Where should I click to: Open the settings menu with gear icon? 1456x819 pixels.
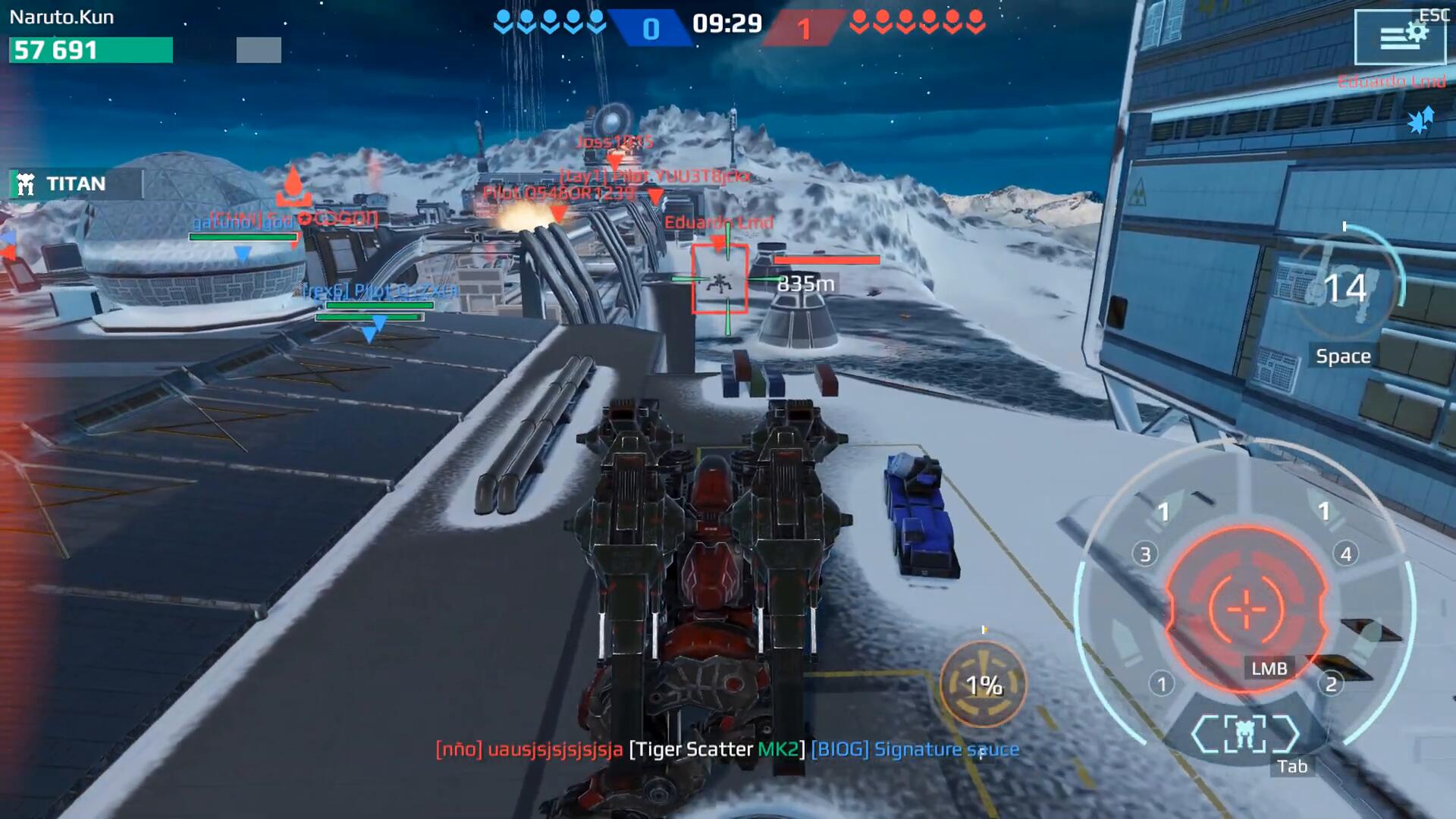click(x=1400, y=36)
